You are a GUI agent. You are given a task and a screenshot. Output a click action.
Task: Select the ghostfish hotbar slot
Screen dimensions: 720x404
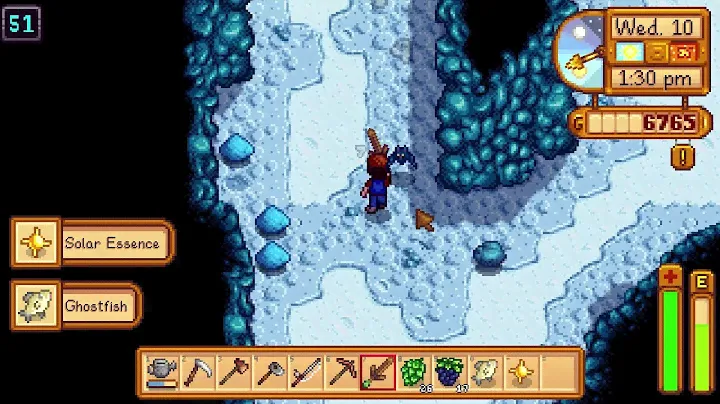pyautogui.click(x=485, y=371)
